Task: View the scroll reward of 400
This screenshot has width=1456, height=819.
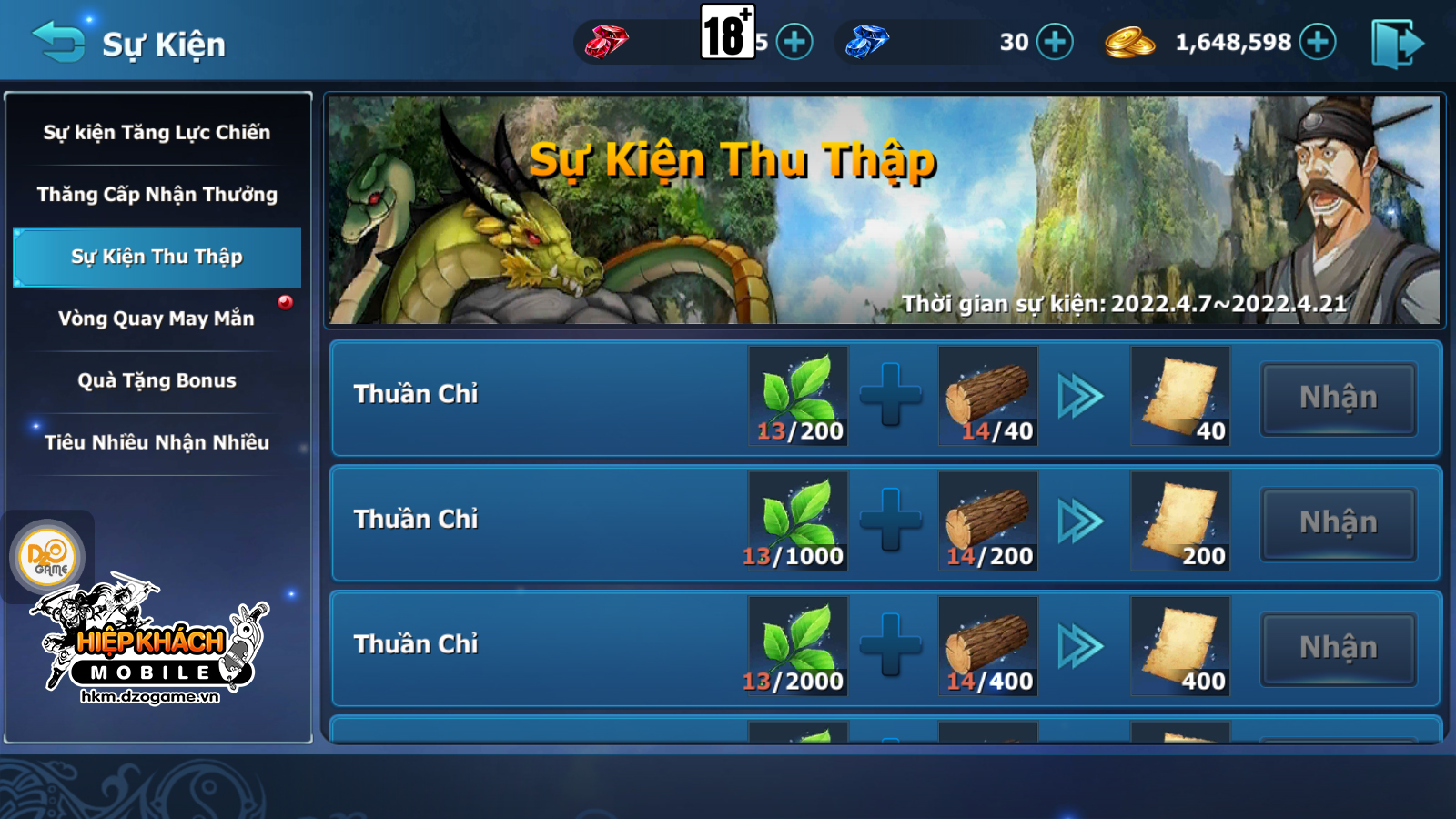Action: pos(1180,646)
